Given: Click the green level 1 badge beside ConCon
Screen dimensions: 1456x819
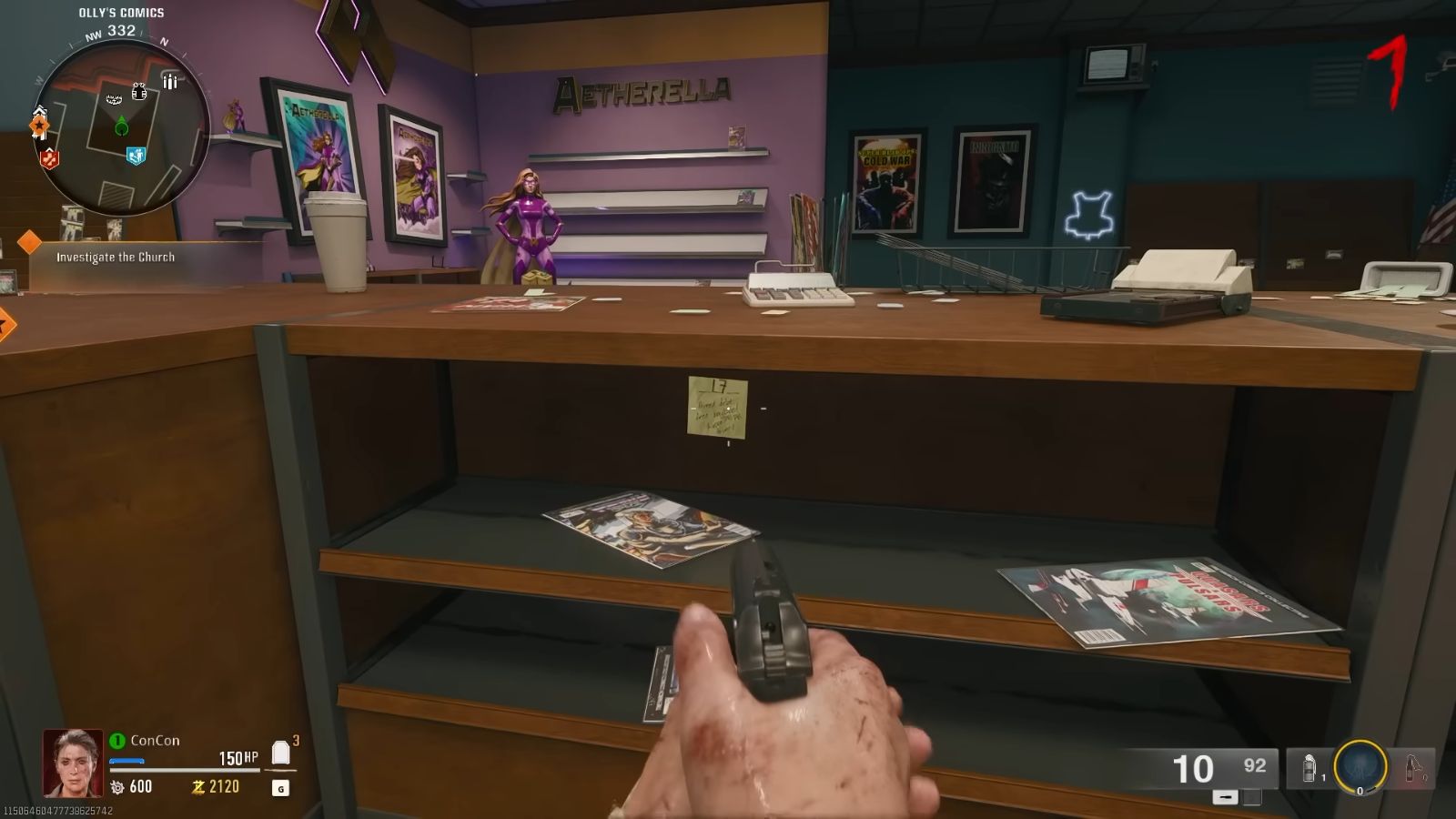Looking at the screenshot, I should 119,740.
